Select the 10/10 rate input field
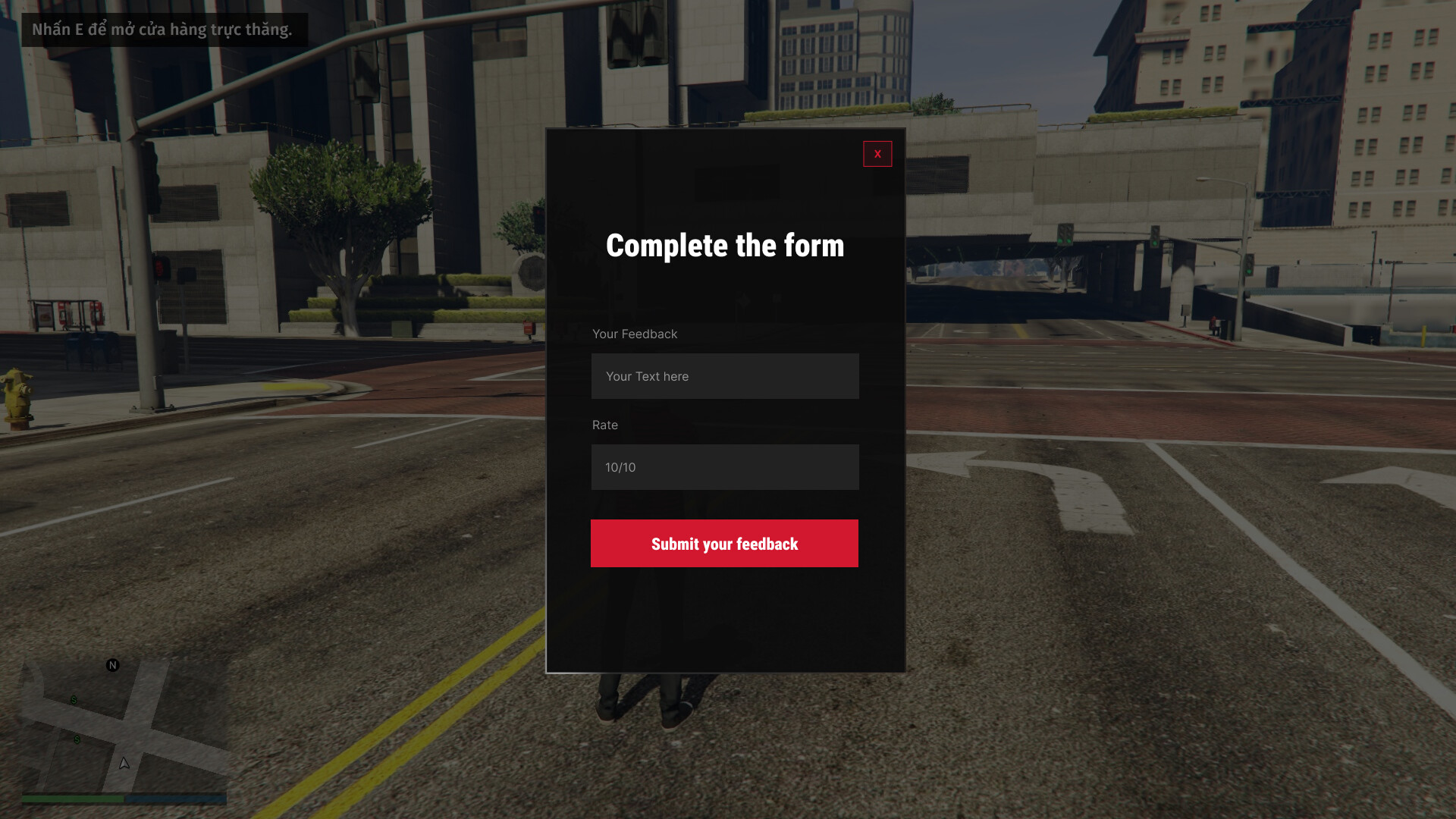The image size is (1456, 819). pos(724,467)
